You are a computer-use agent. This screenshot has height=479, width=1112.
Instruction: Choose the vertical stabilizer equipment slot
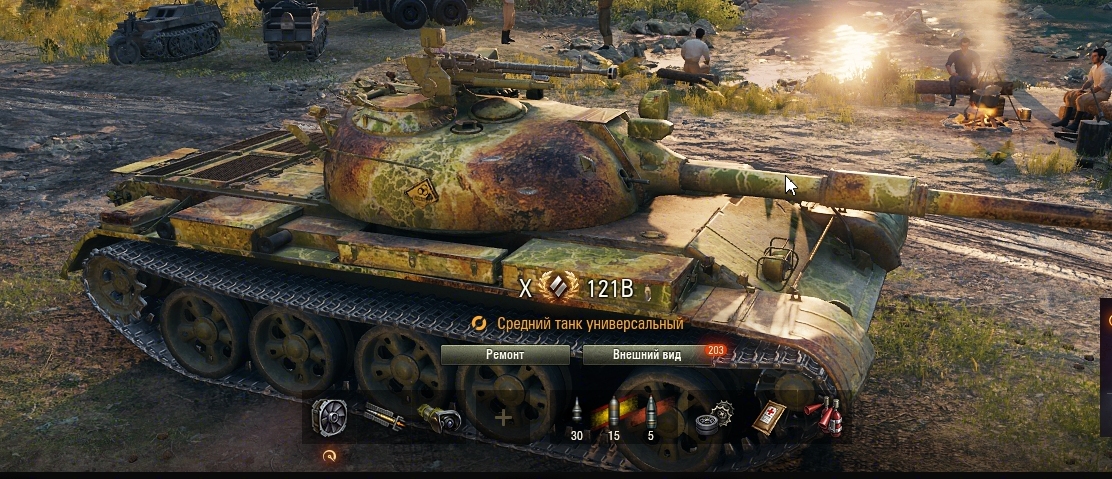(442, 416)
